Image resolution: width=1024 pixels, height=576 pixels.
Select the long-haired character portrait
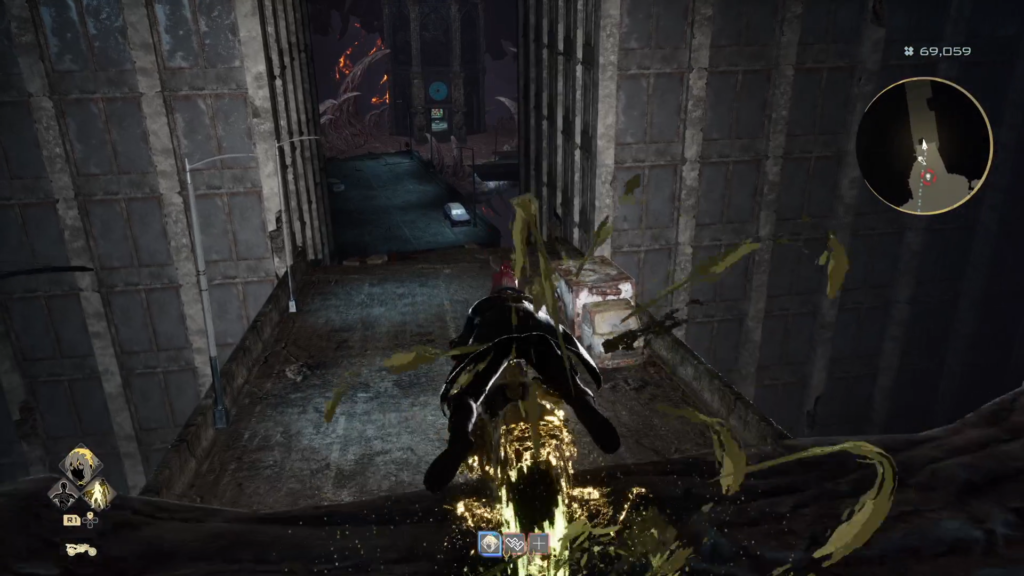(x=81, y=466)
